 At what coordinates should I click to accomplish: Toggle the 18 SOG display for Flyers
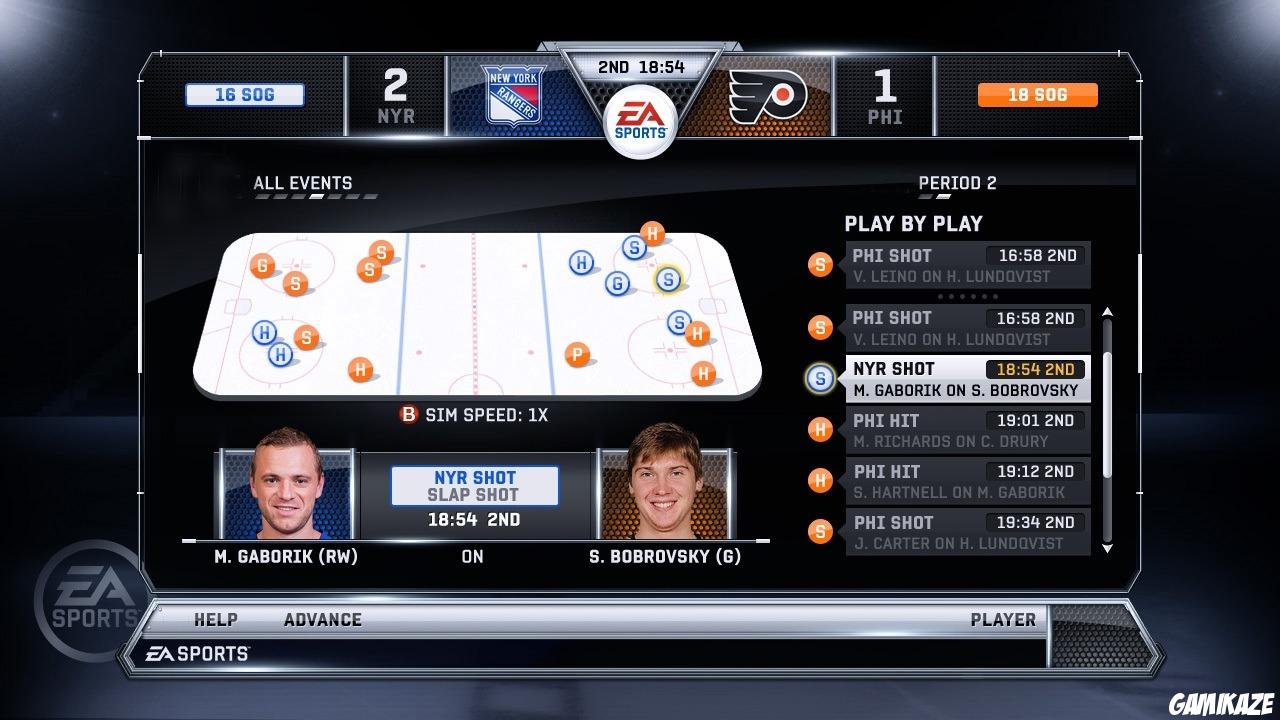pos(1037,94)
